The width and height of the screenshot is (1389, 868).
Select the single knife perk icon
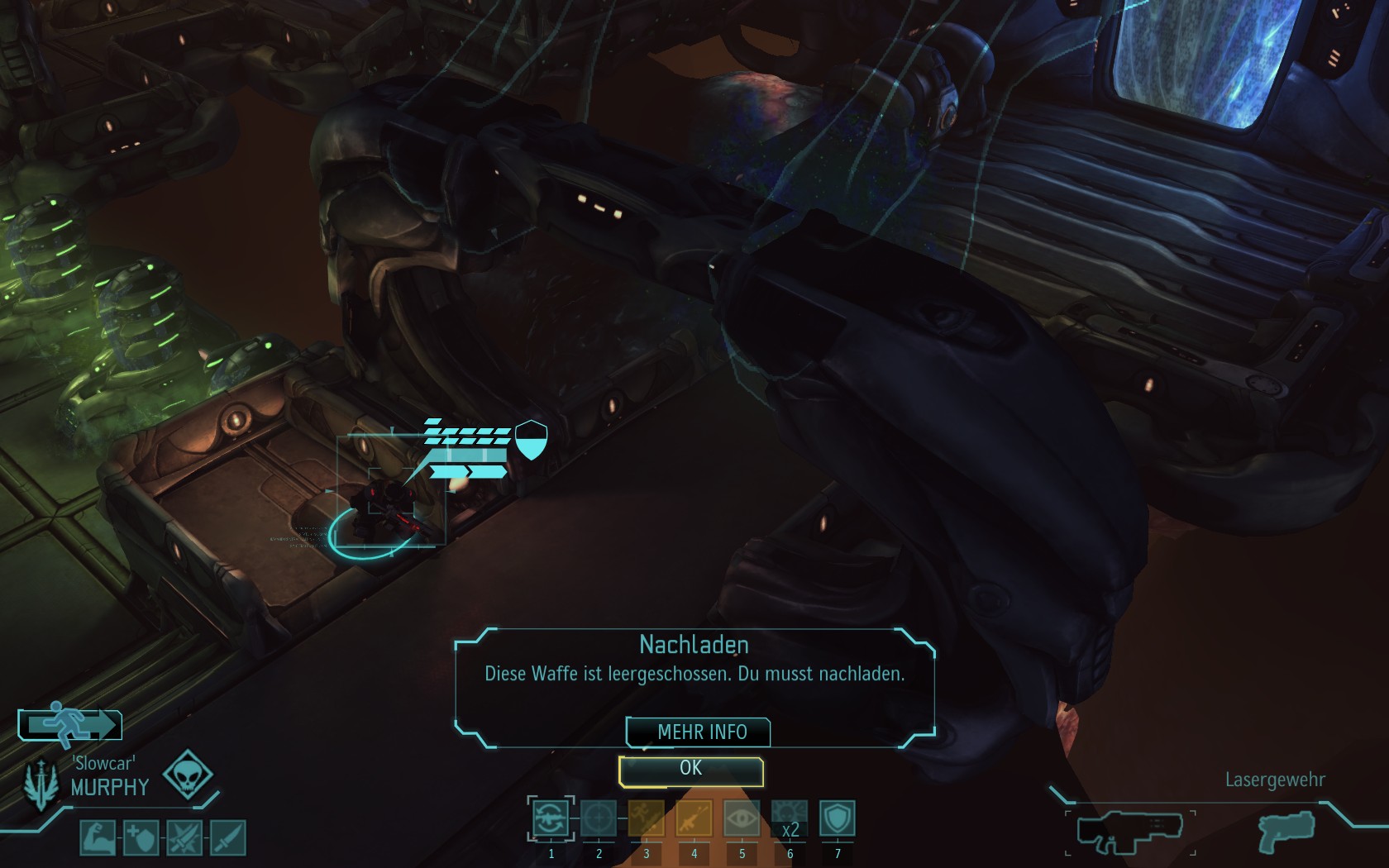(227, 837)
